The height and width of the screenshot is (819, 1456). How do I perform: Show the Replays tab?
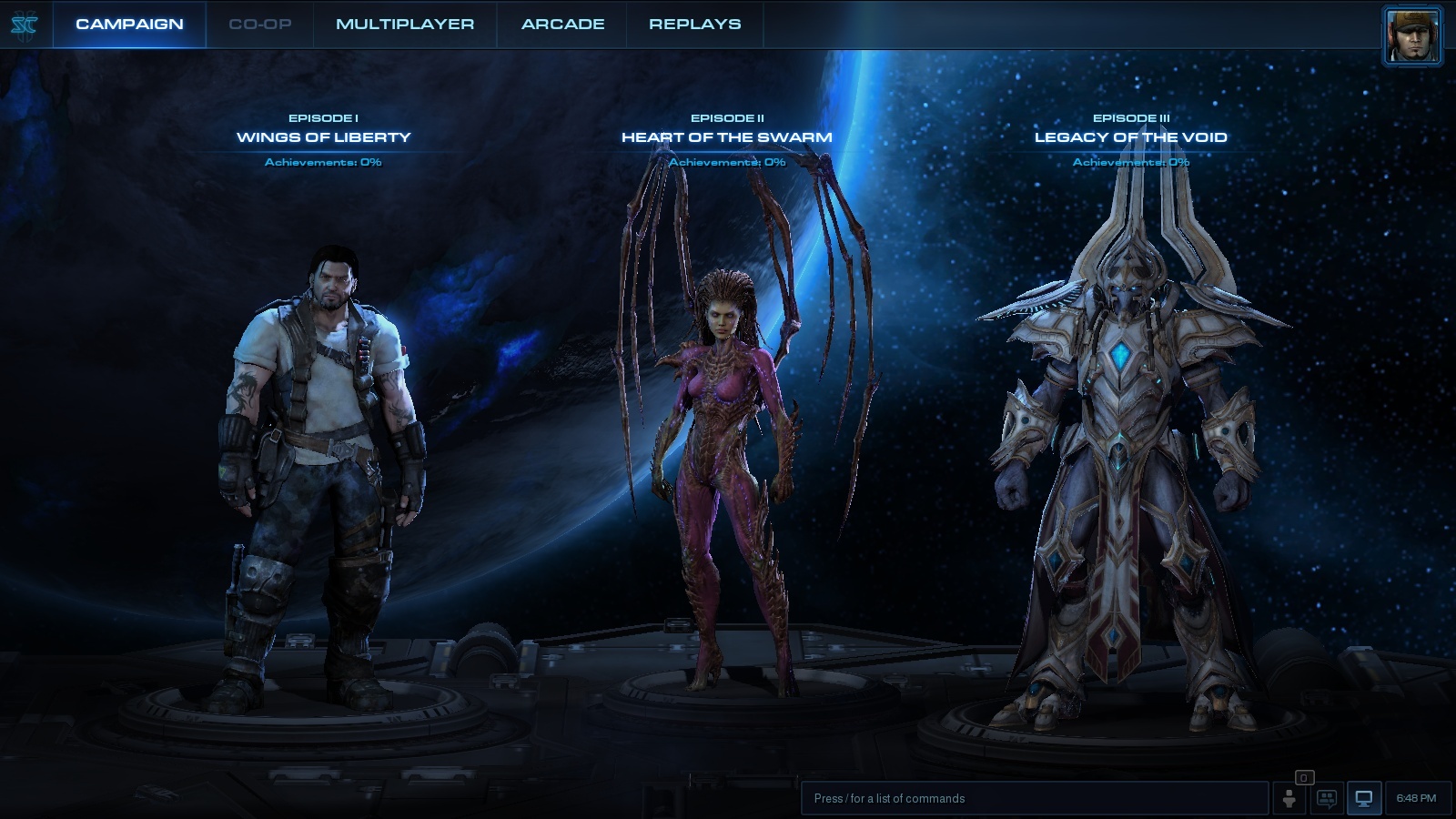click(694, 25)
